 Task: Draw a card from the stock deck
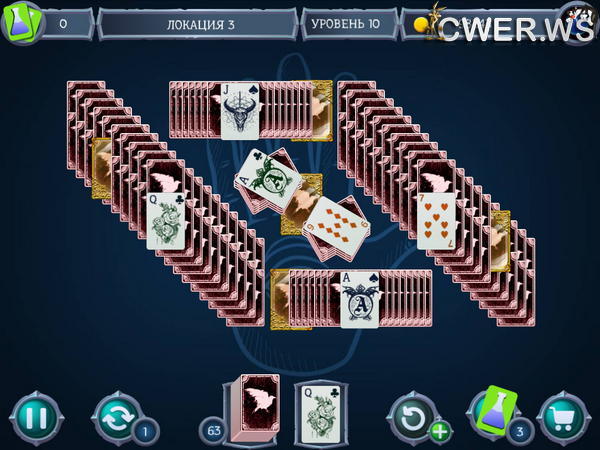pyautogui.click(x=253, y=408)
